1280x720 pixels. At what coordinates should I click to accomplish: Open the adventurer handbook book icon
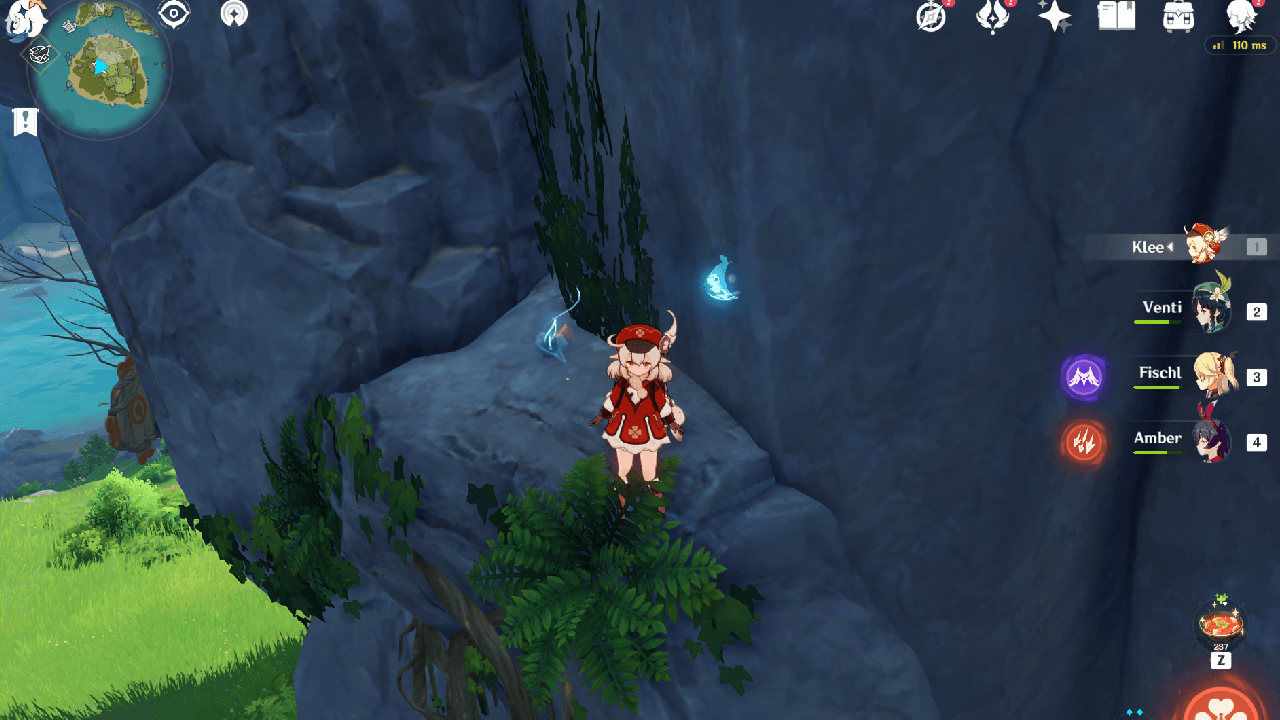(1115, 16)
